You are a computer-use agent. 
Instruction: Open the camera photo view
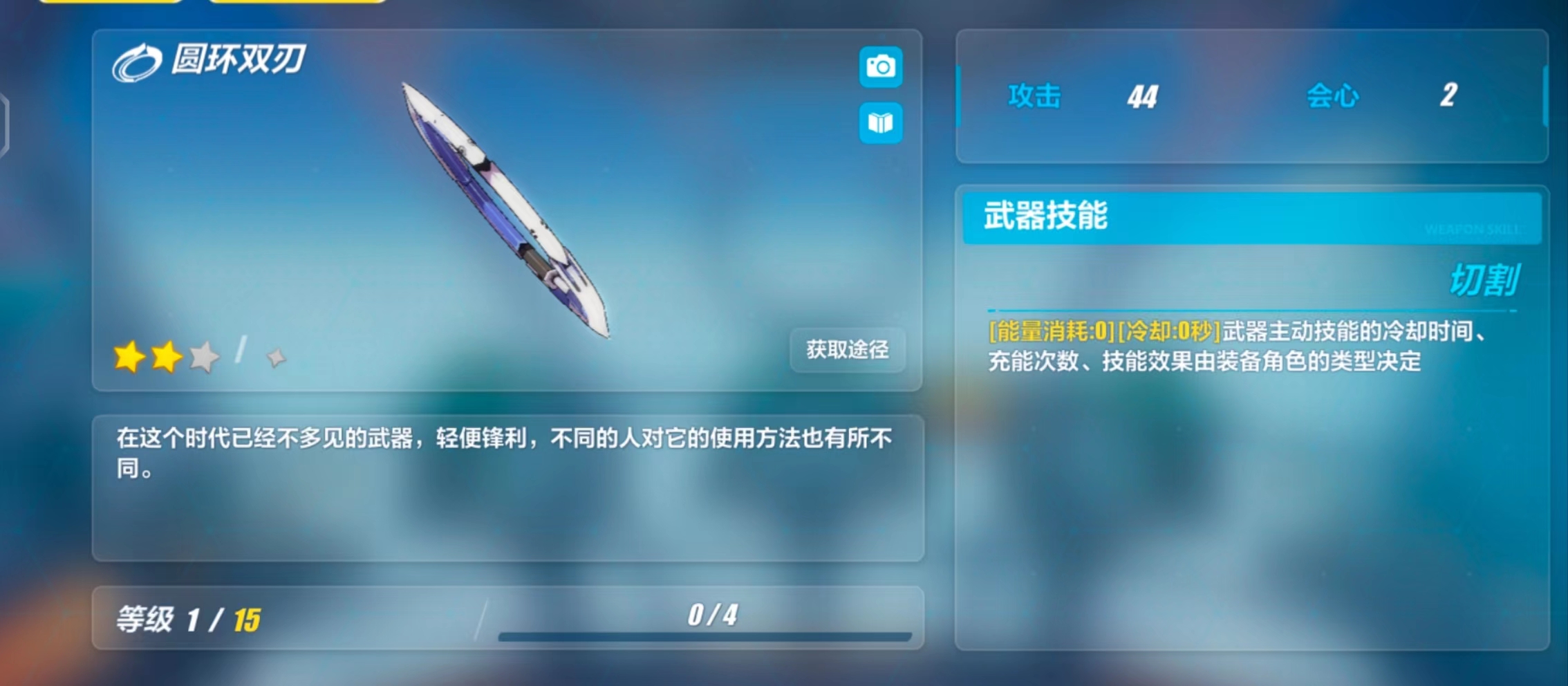click(x=880, y=67)
